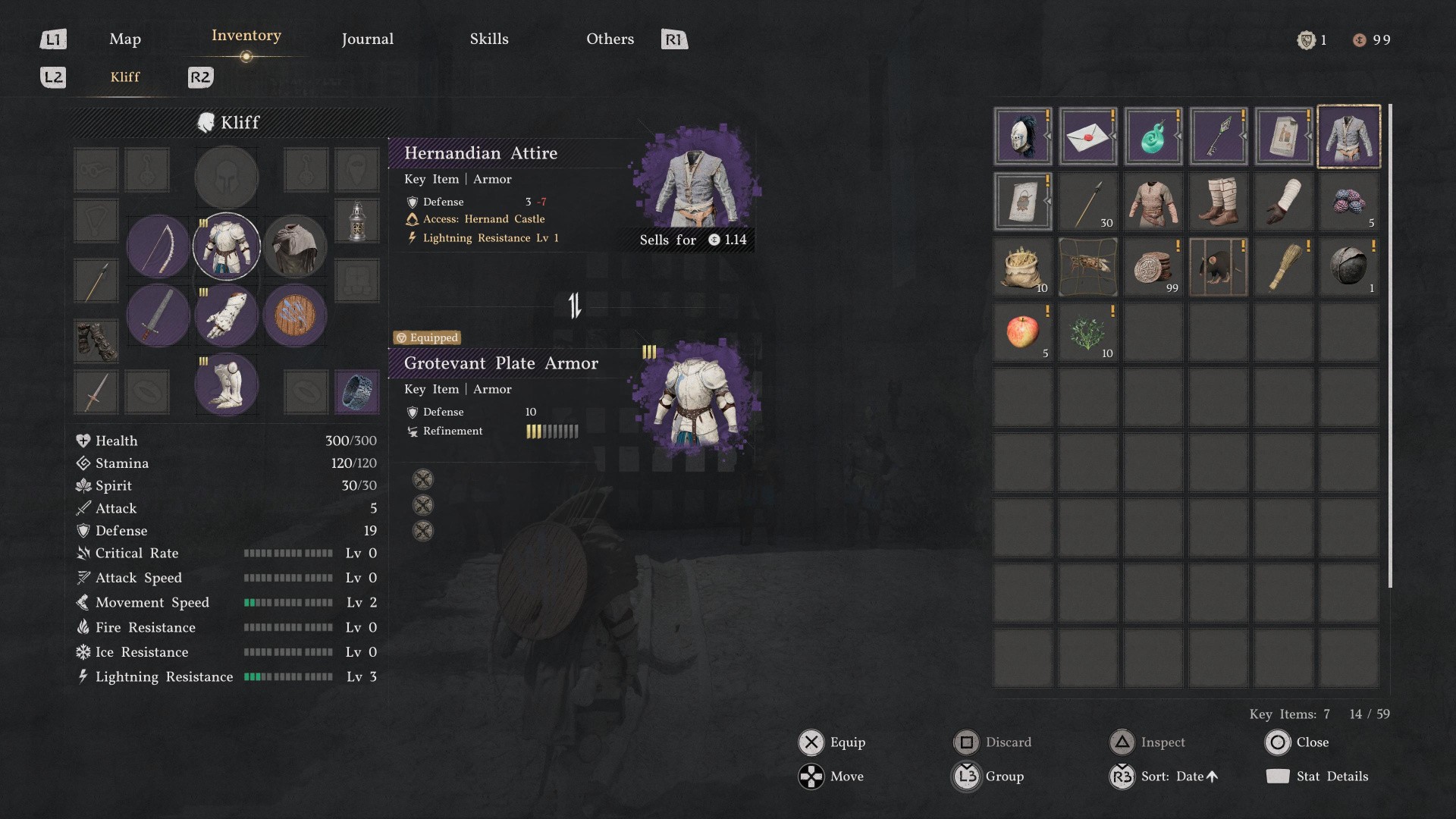This screenshot has height=819, width=1456.
Task: Choose the equipped plate gauntlets slot
Action: (x=226, y=315)
